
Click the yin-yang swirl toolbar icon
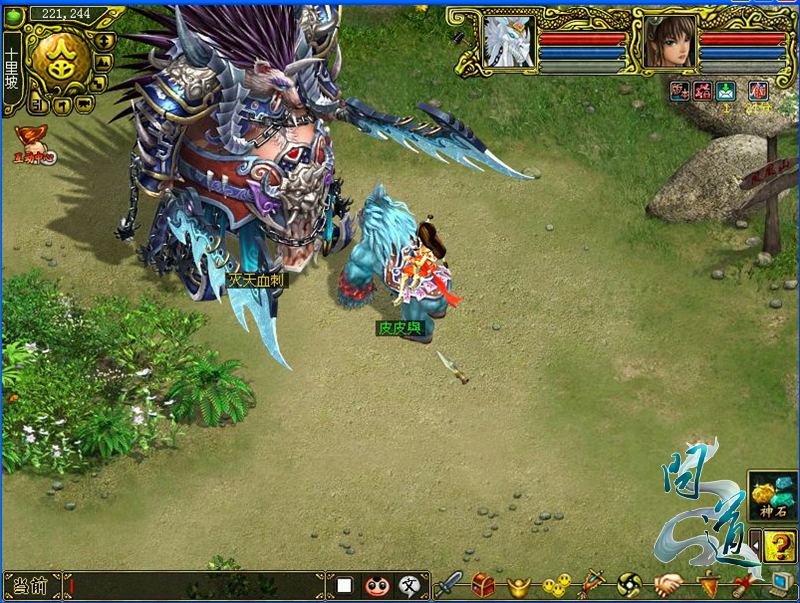pyautogui.click(x=629, y=584)
